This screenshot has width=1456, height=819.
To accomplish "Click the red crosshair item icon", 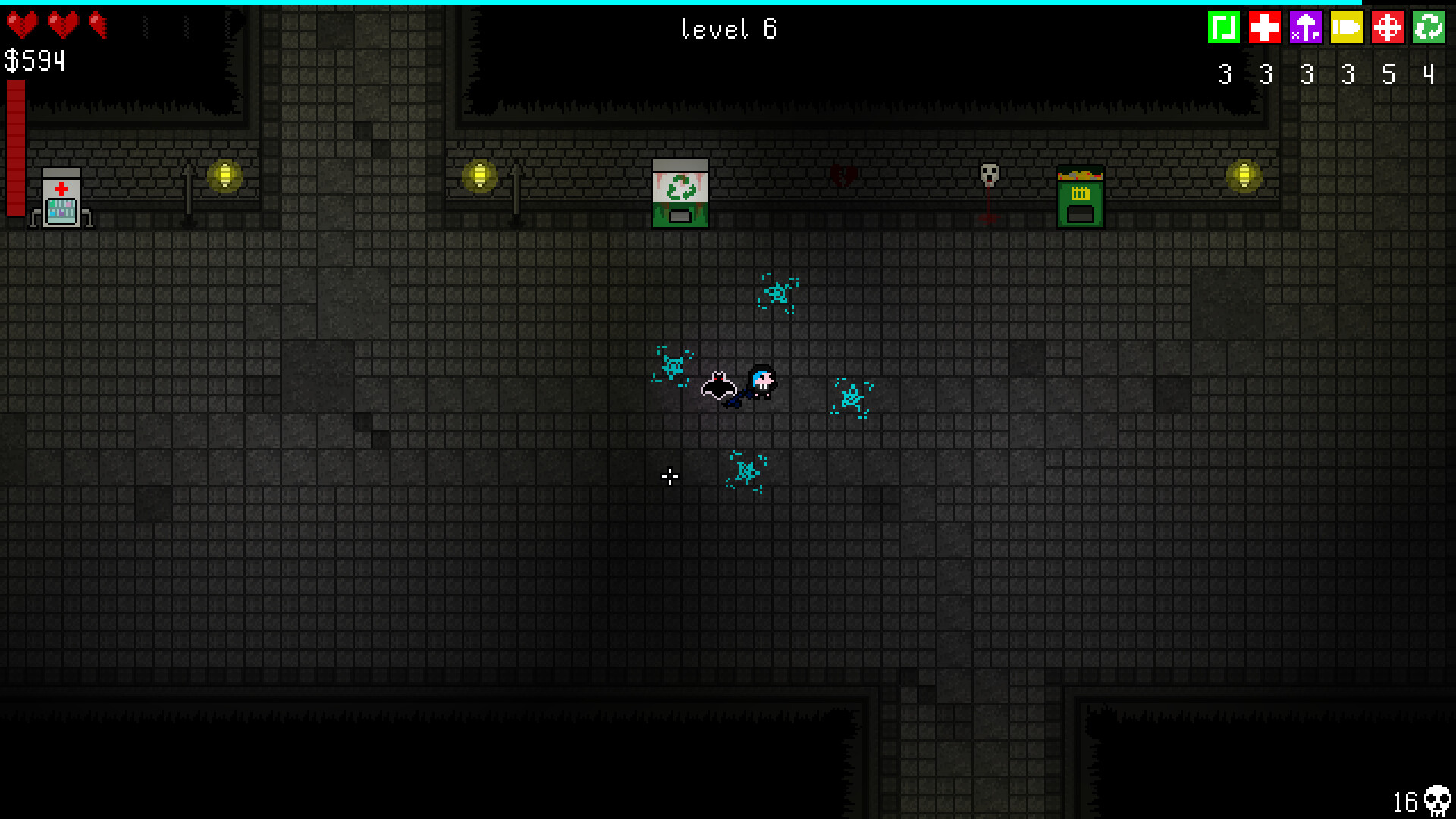I will 1388,28.
